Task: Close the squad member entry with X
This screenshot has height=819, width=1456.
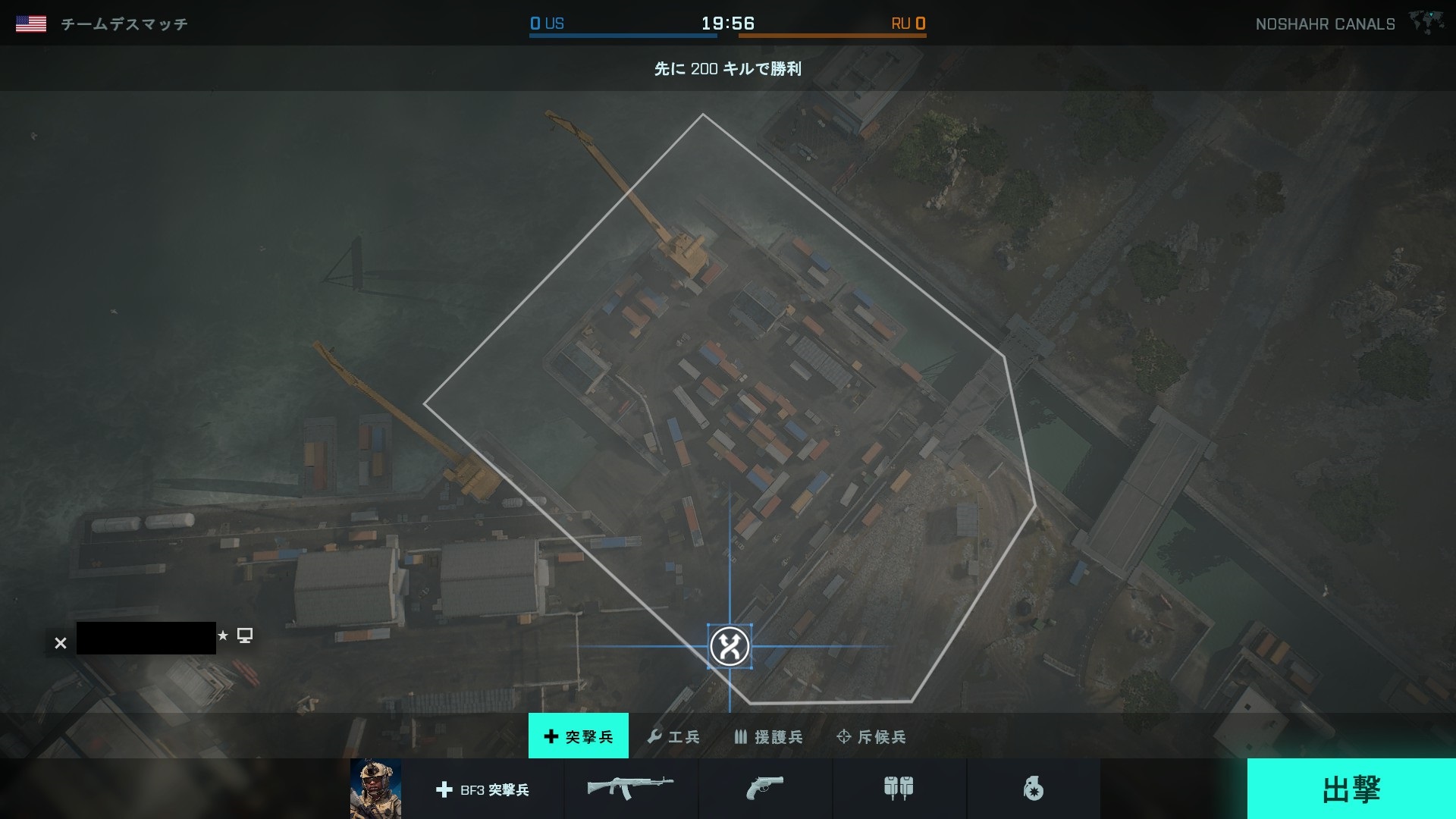Action: tap(61, 643)
